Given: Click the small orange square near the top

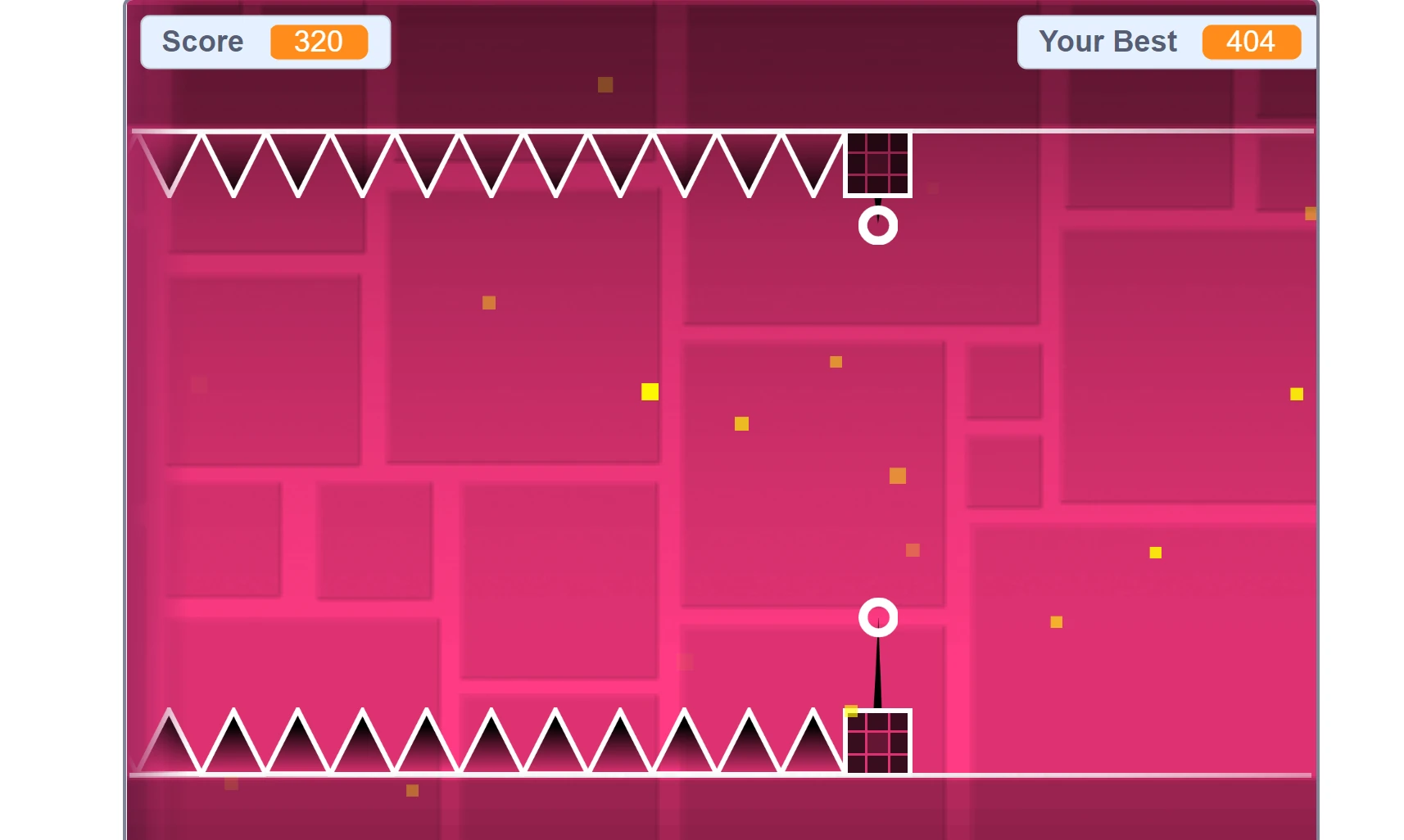Looking at the screenshot, I should [604, 84].
